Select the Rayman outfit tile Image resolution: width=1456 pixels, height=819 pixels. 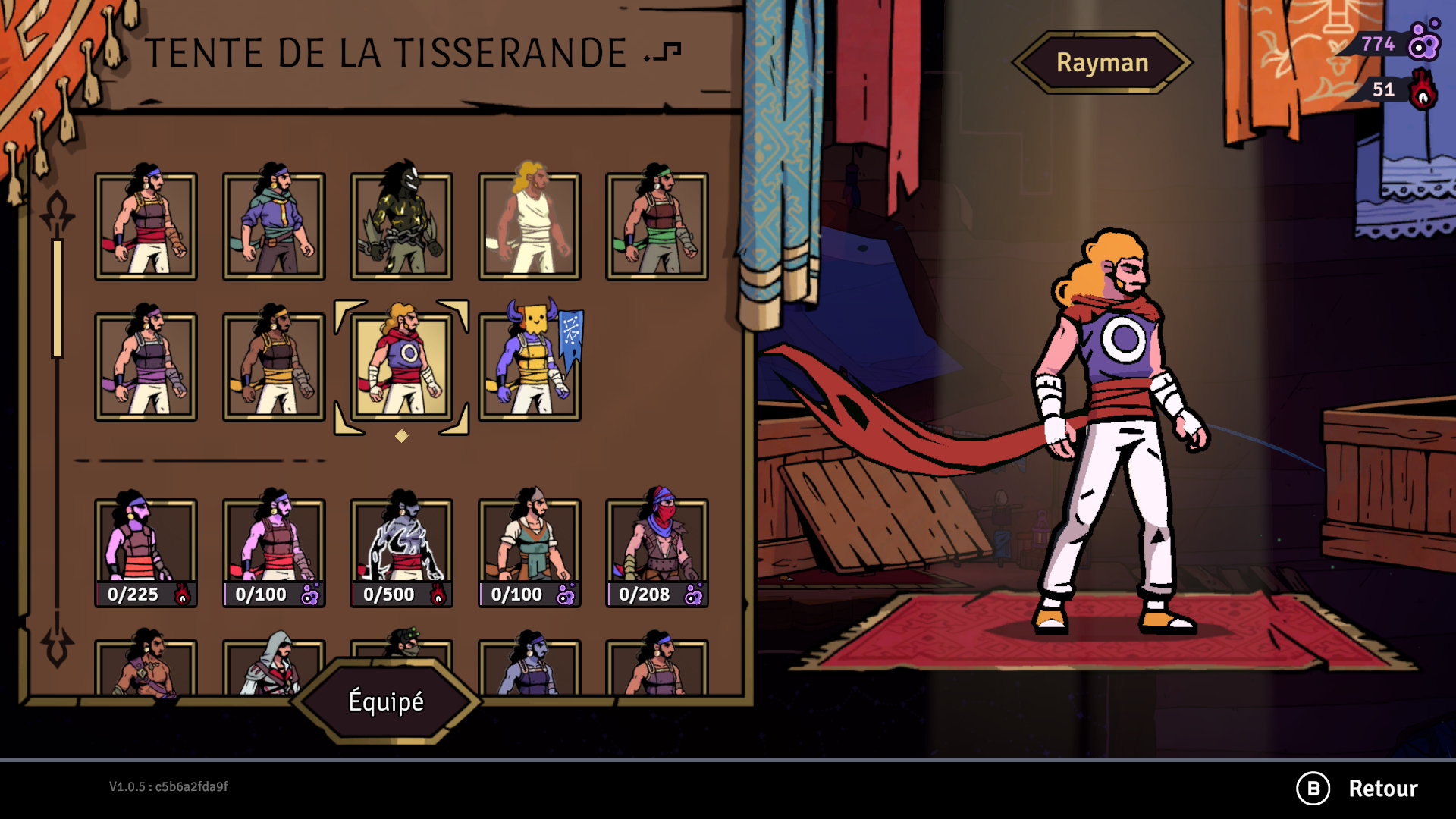pos(401,366)
